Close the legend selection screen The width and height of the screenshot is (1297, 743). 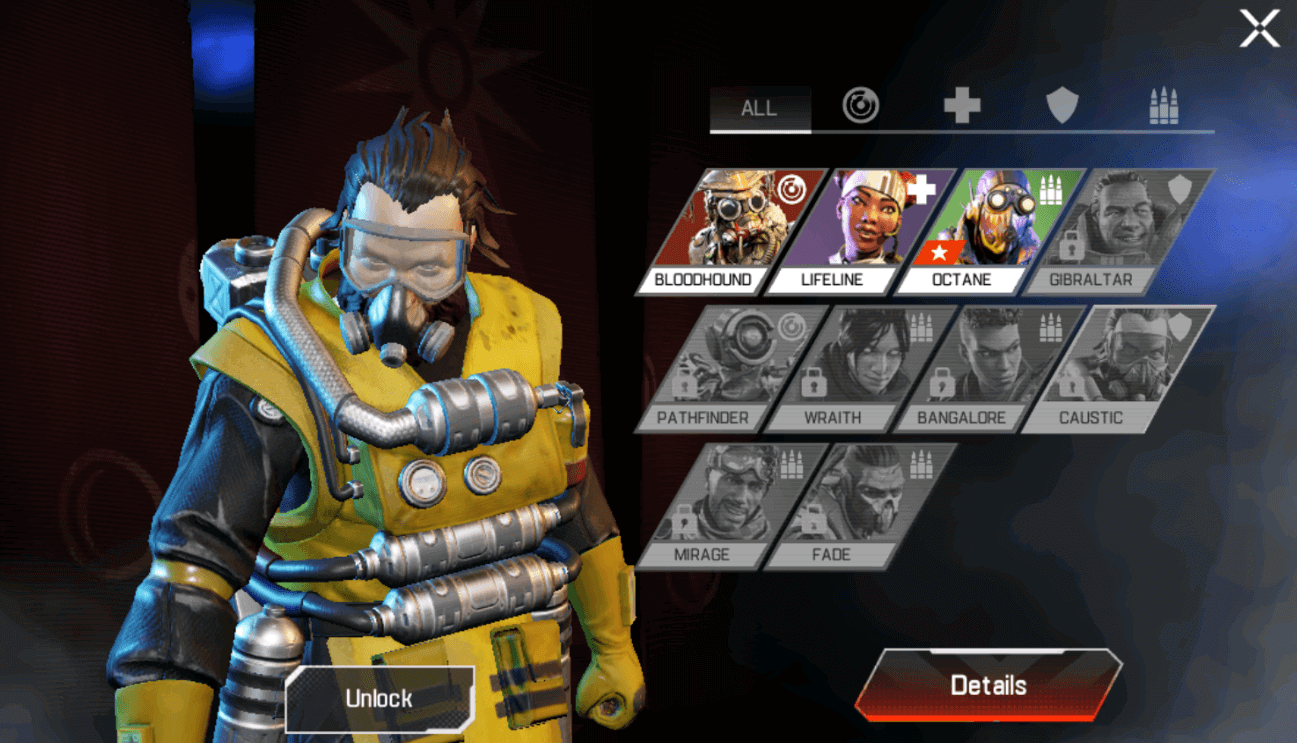(x=1259, y=27)
